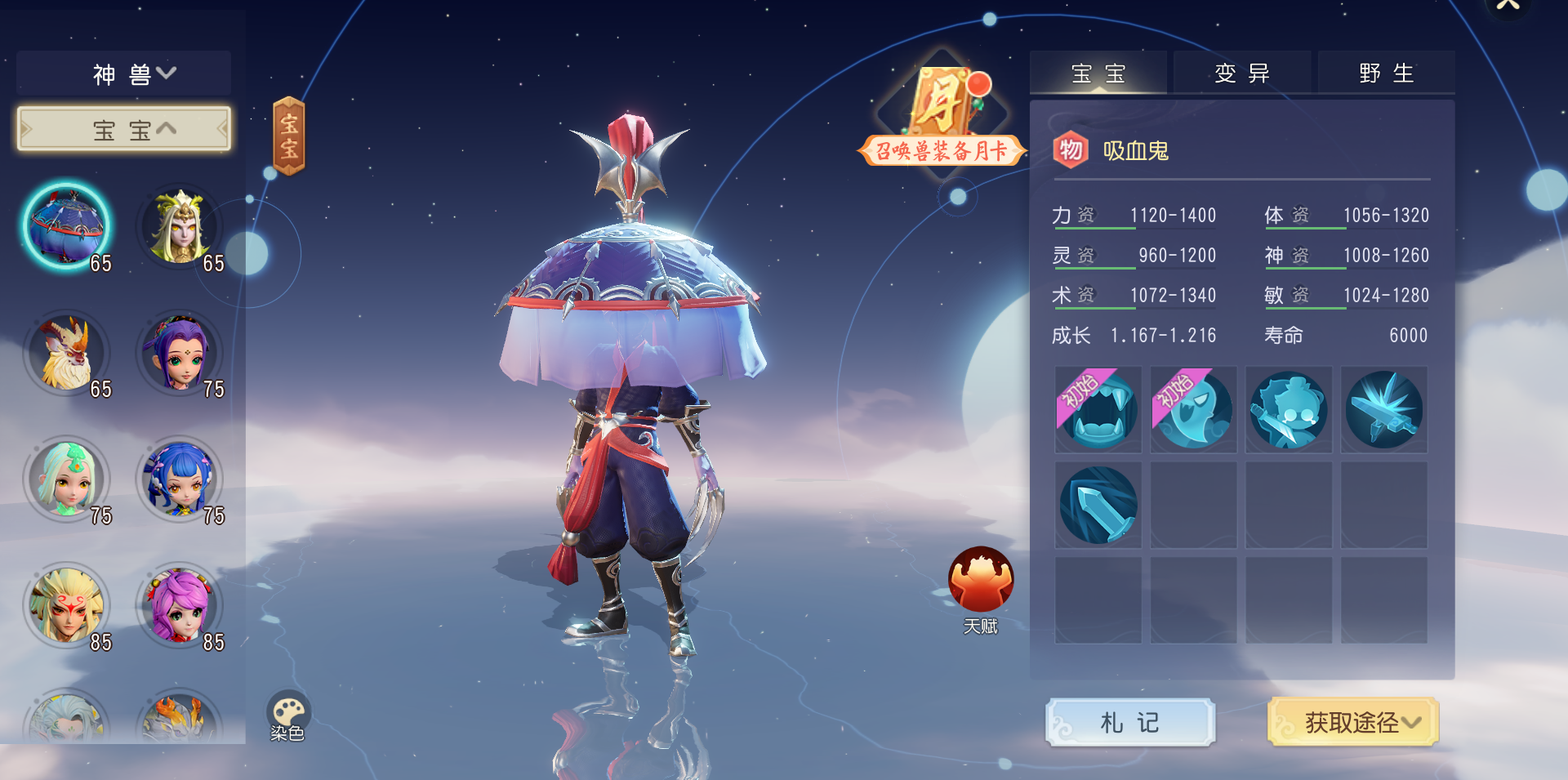Open the 札记 notes button
Viewport: 1568px width, 780px height.
coord(1130,722)
